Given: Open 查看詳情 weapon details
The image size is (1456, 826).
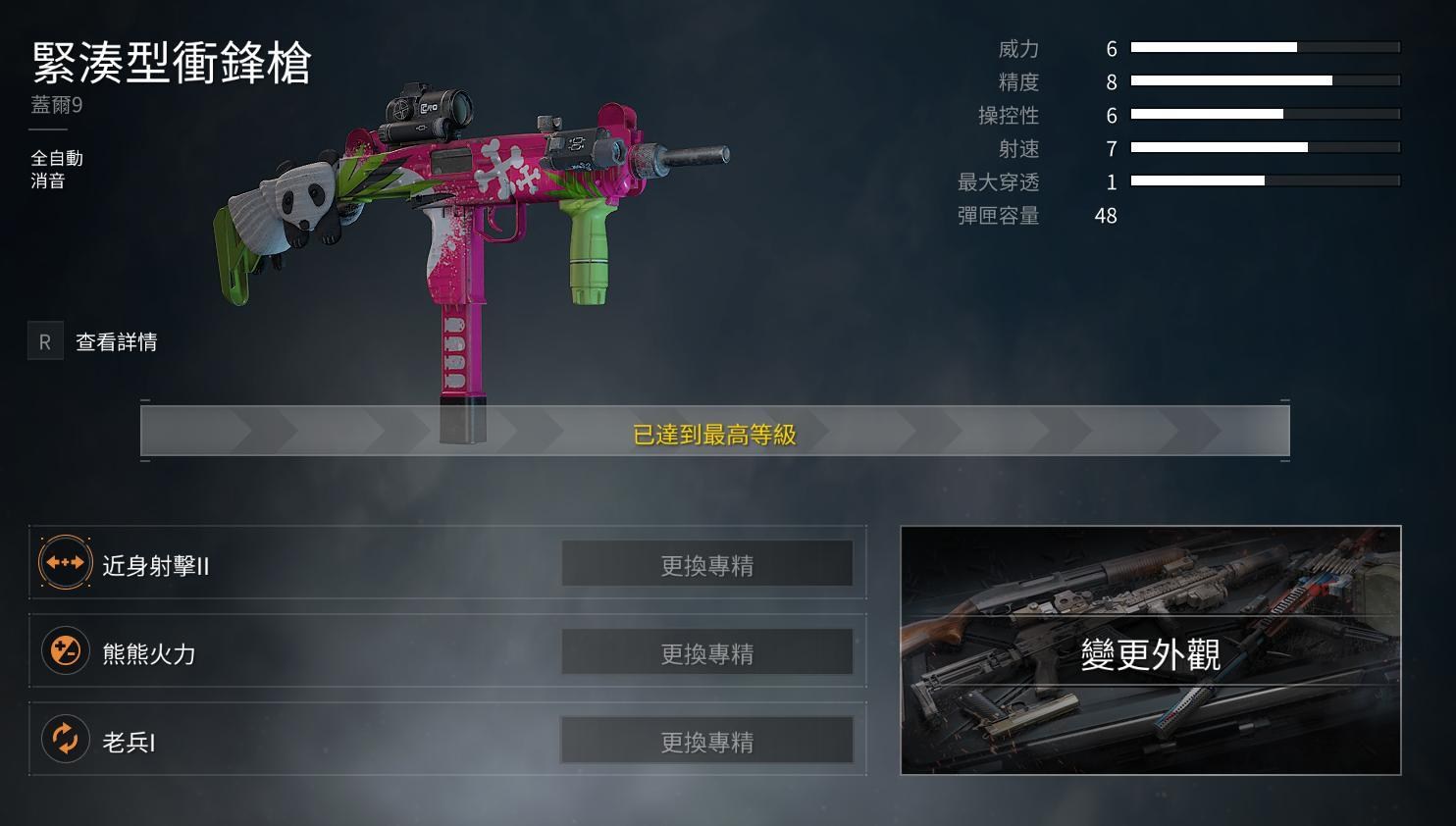Looking at the screenshot, I should pos(115,341).
